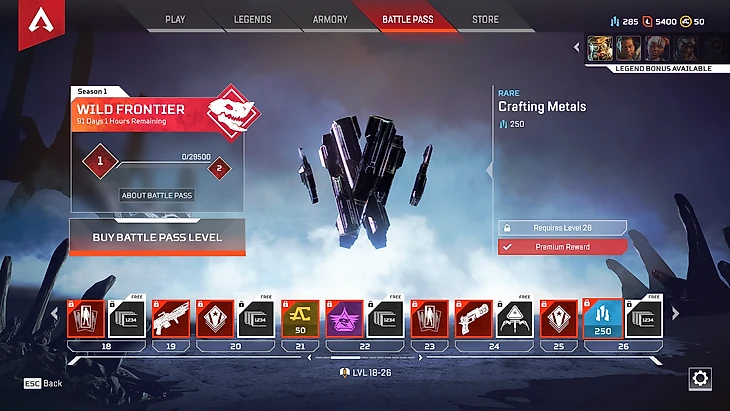The image size is (730, 411).
Task: Open the Store tab
Action: tap(485, 19)
